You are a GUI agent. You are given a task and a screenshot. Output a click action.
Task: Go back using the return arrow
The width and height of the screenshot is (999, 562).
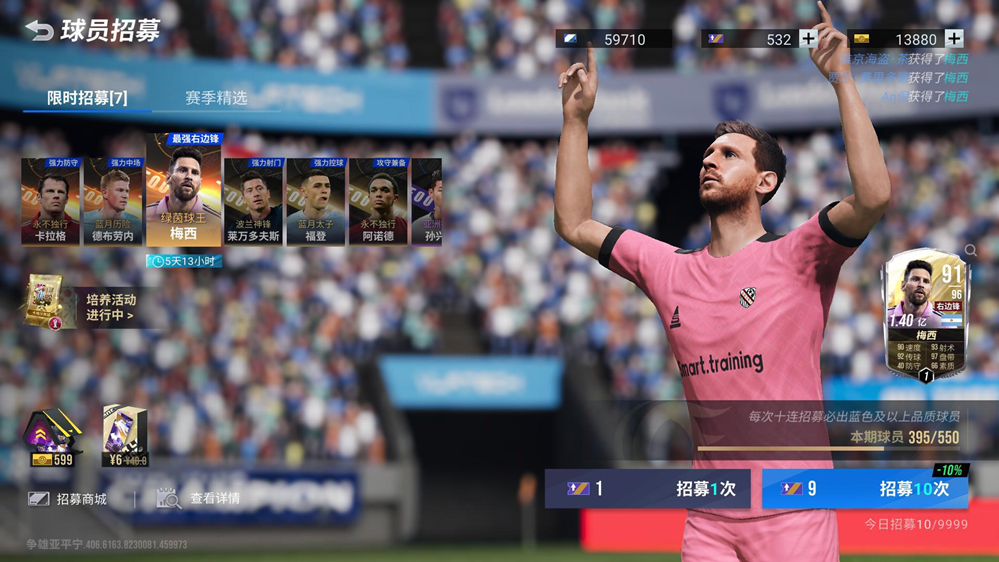[x=39, y=30]
